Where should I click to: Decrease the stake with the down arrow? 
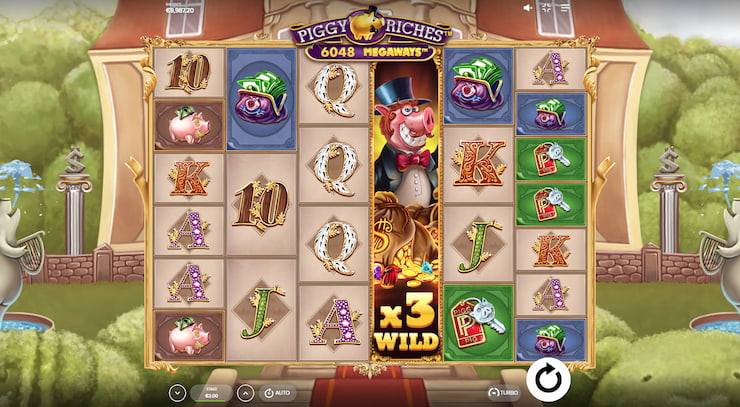(177, 393)
